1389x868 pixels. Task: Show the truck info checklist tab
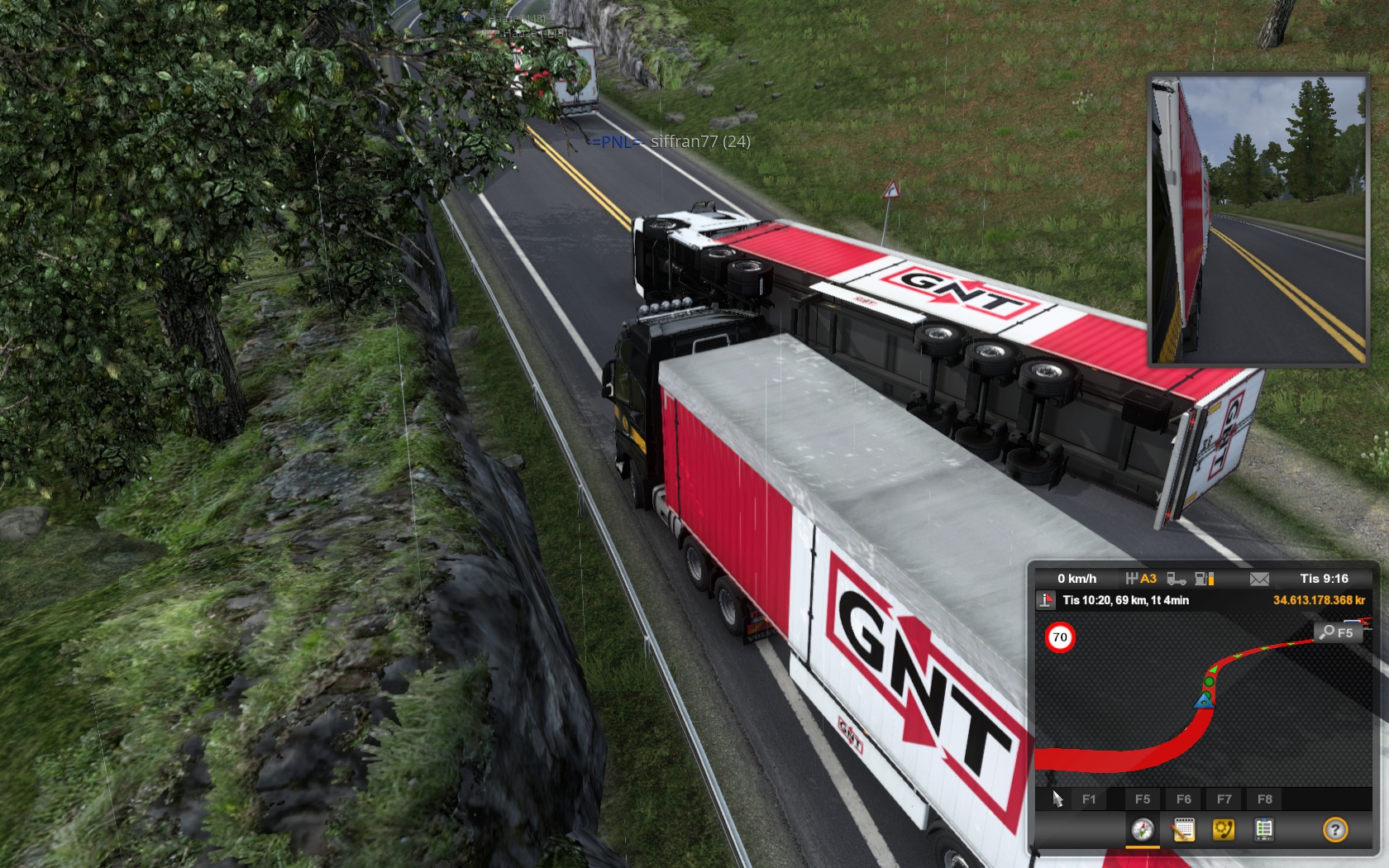pyautogui.click(x=1263, y=829)
